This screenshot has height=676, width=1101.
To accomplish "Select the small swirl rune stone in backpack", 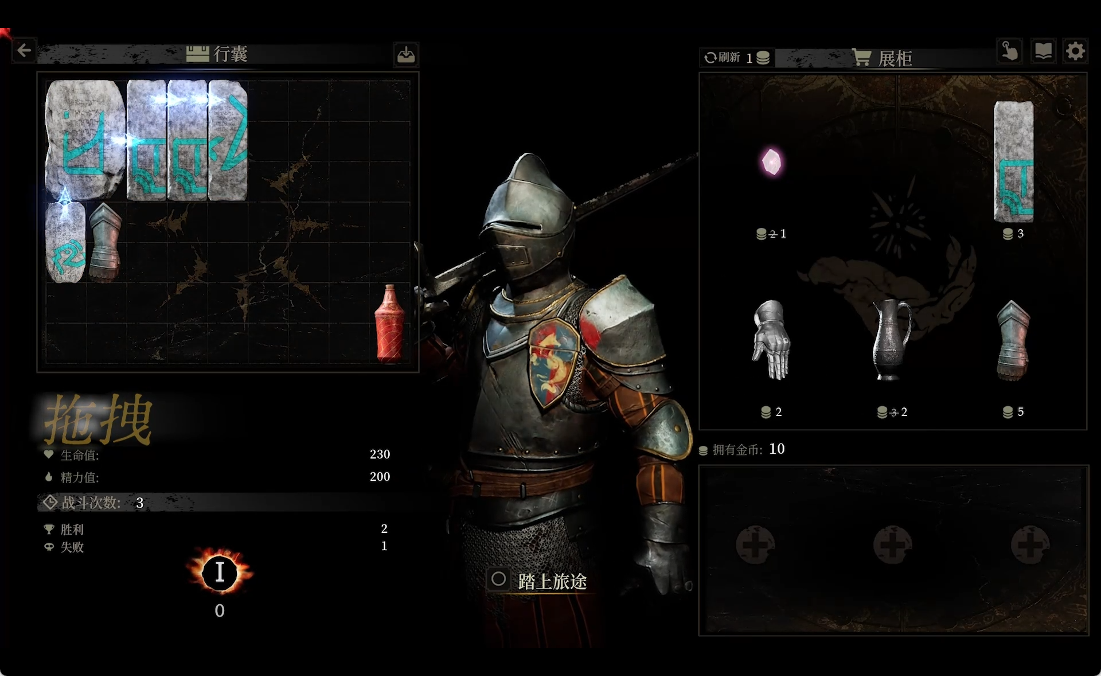I will [x=64, y=244].
